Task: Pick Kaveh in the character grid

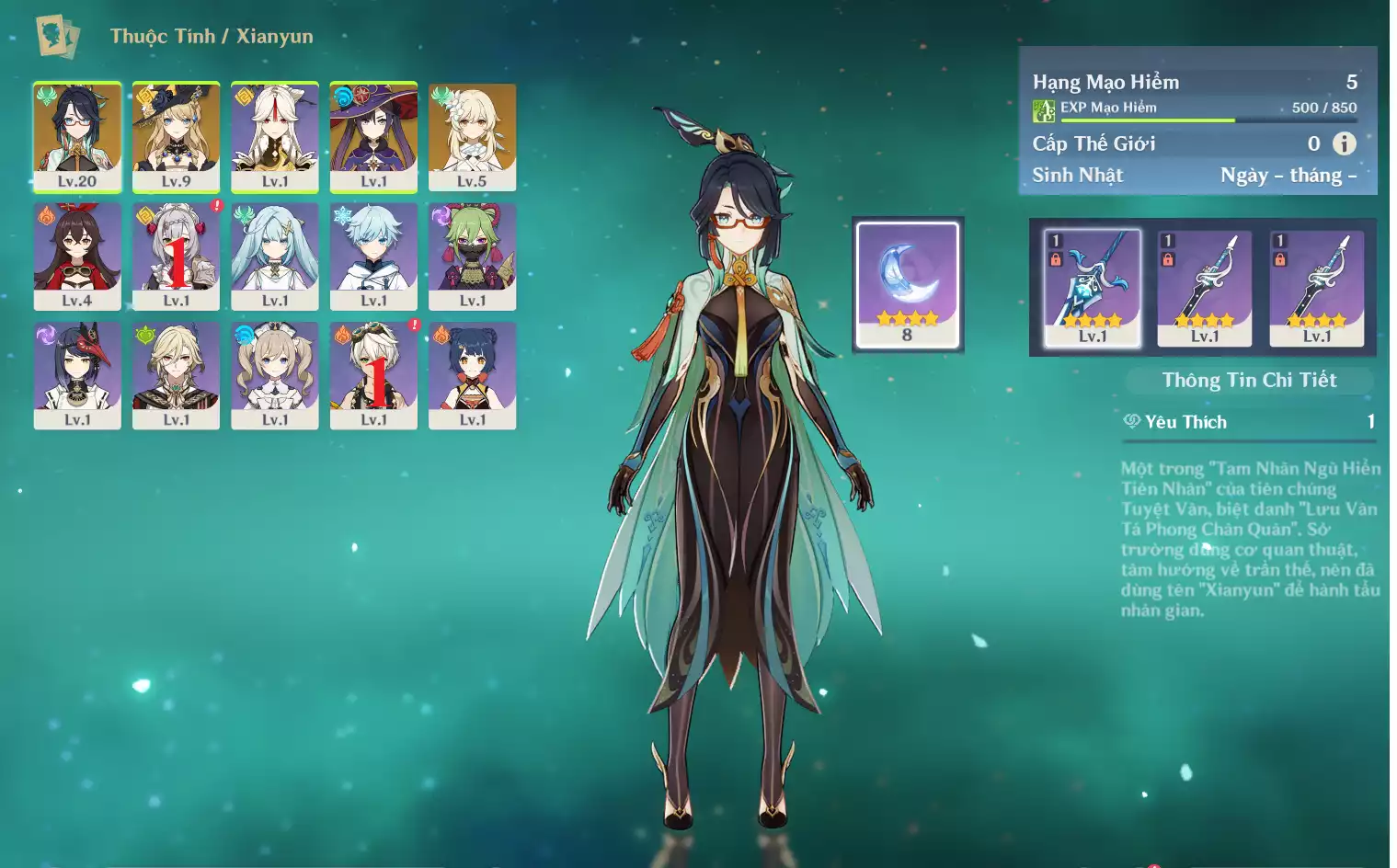Action: click(x=176, y=374)
